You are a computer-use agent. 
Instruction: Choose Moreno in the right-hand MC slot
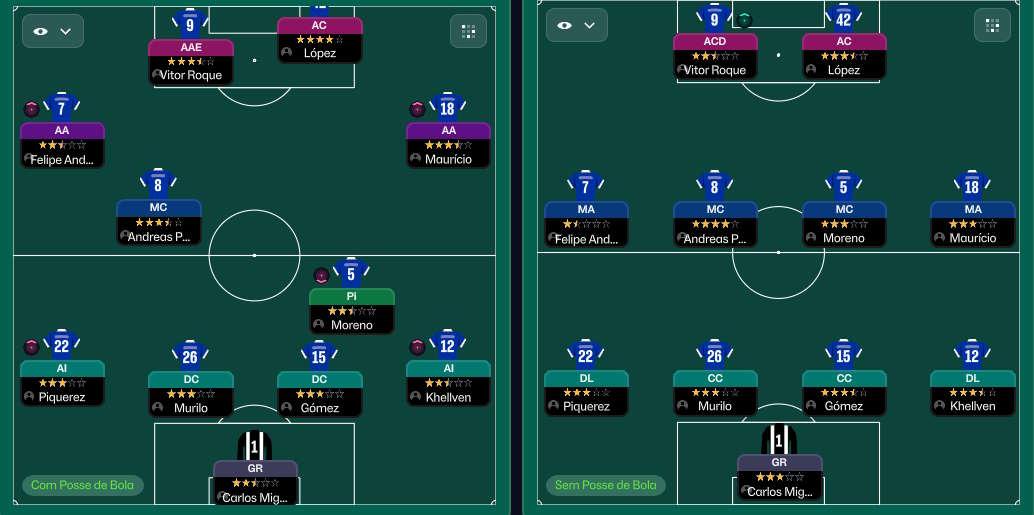pyautogui.click(x=843, y=224)
